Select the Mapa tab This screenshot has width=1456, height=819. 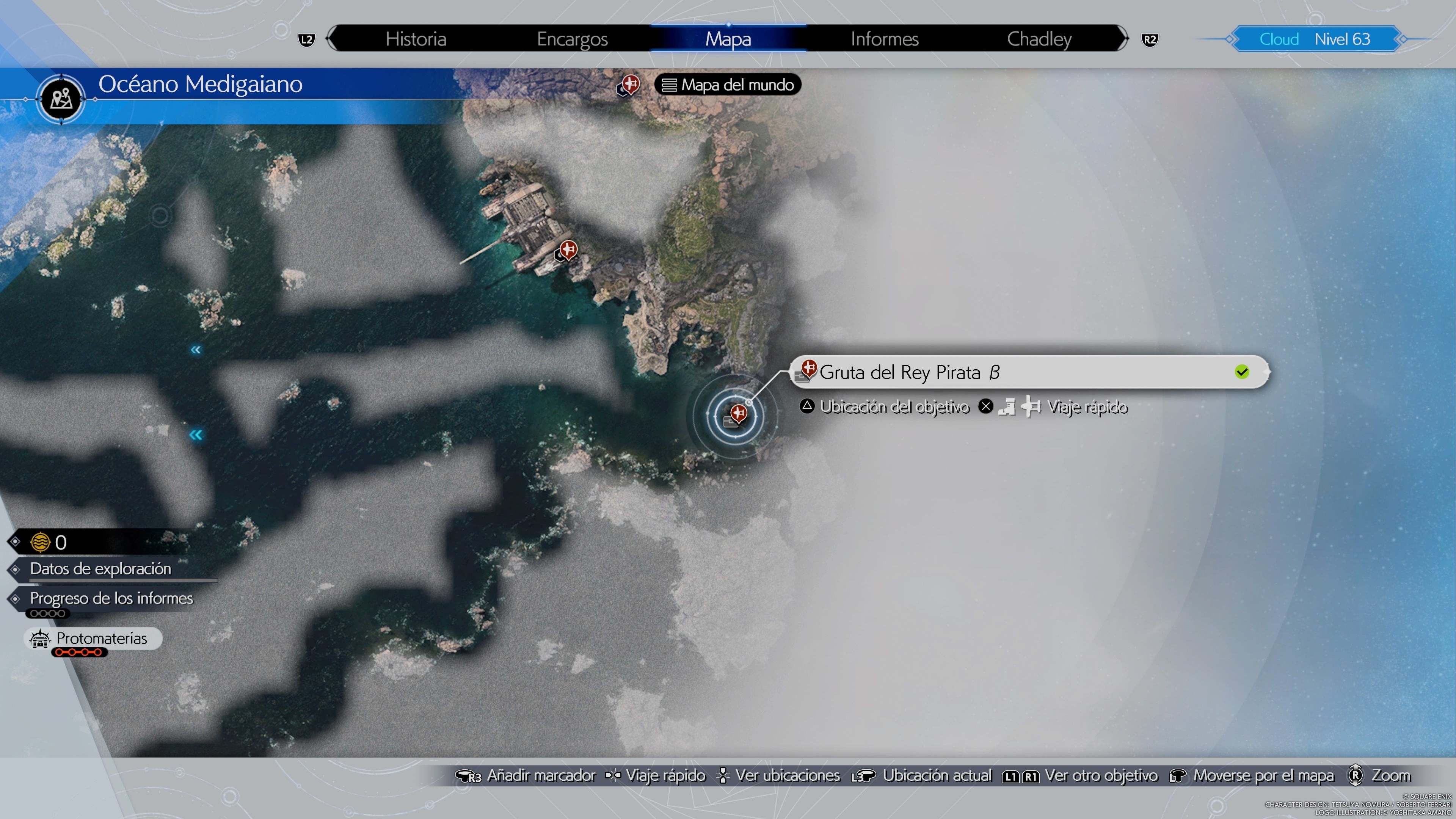(728, 39)
